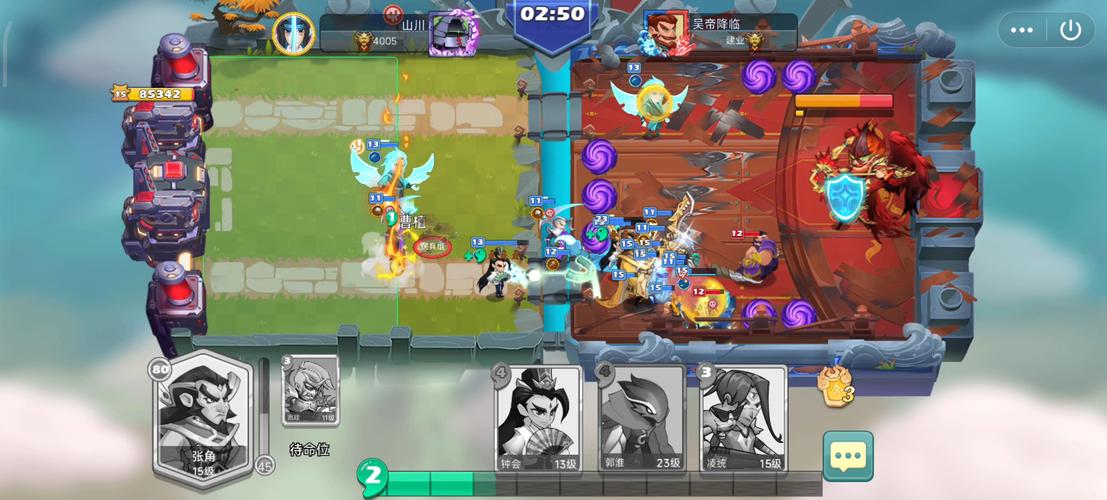This screenshot has height=500, width=1107.
Task: Select the small card in the standby slot
Action: pyautogui.click(x=310, y=391)
